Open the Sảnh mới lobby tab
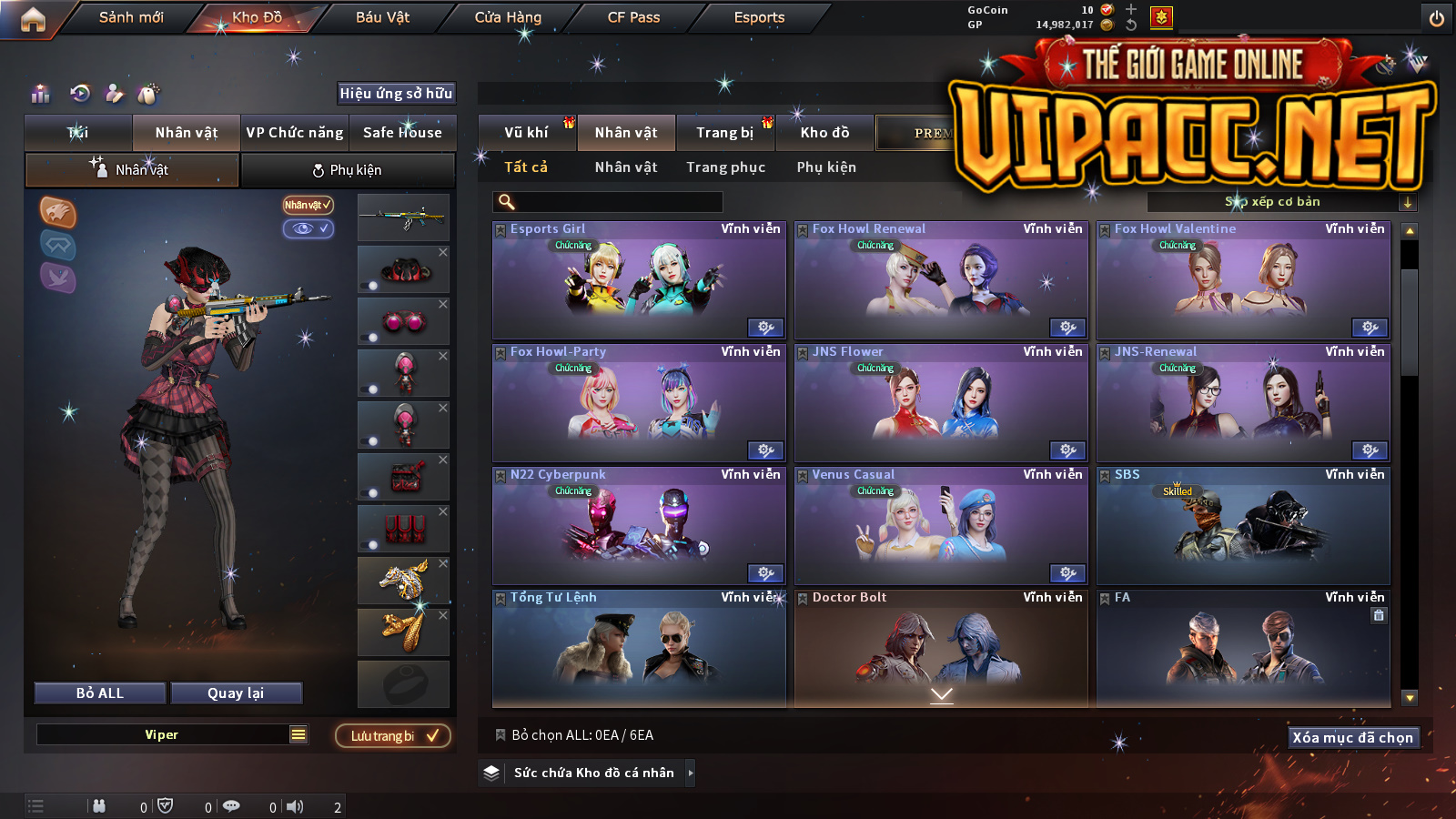This screenshot has width=1456, height=819. point(131,17)
